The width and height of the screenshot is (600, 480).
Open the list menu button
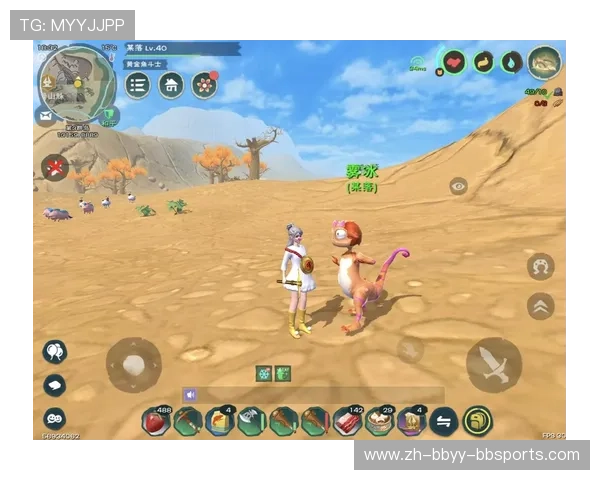click(x=137, y=85)
